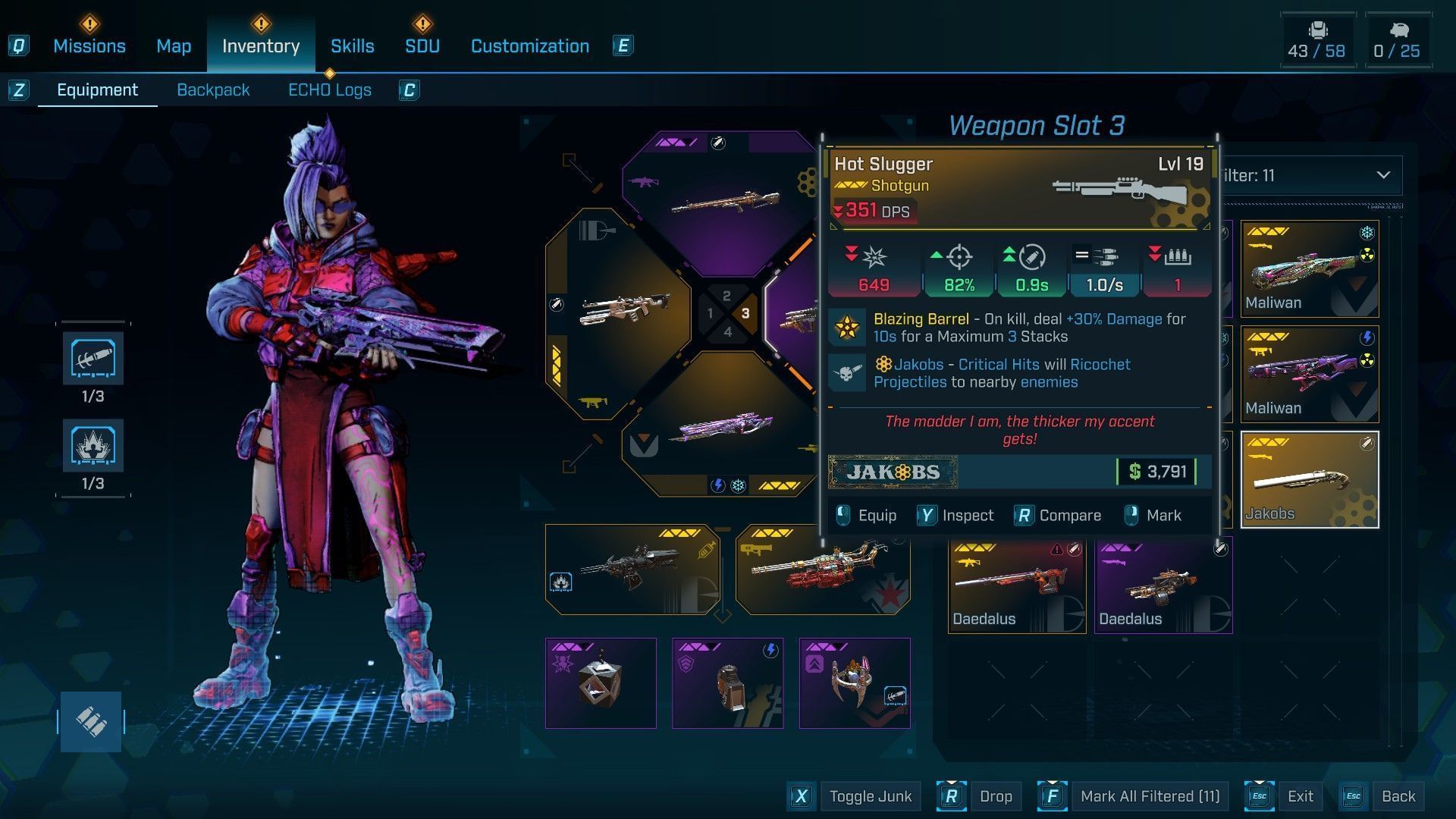The width and height of the screenshot is (1456, 819).
Task: Choose the orange Daedalus rifle item
Action: pyautogui.click(x=1016, y=585)
